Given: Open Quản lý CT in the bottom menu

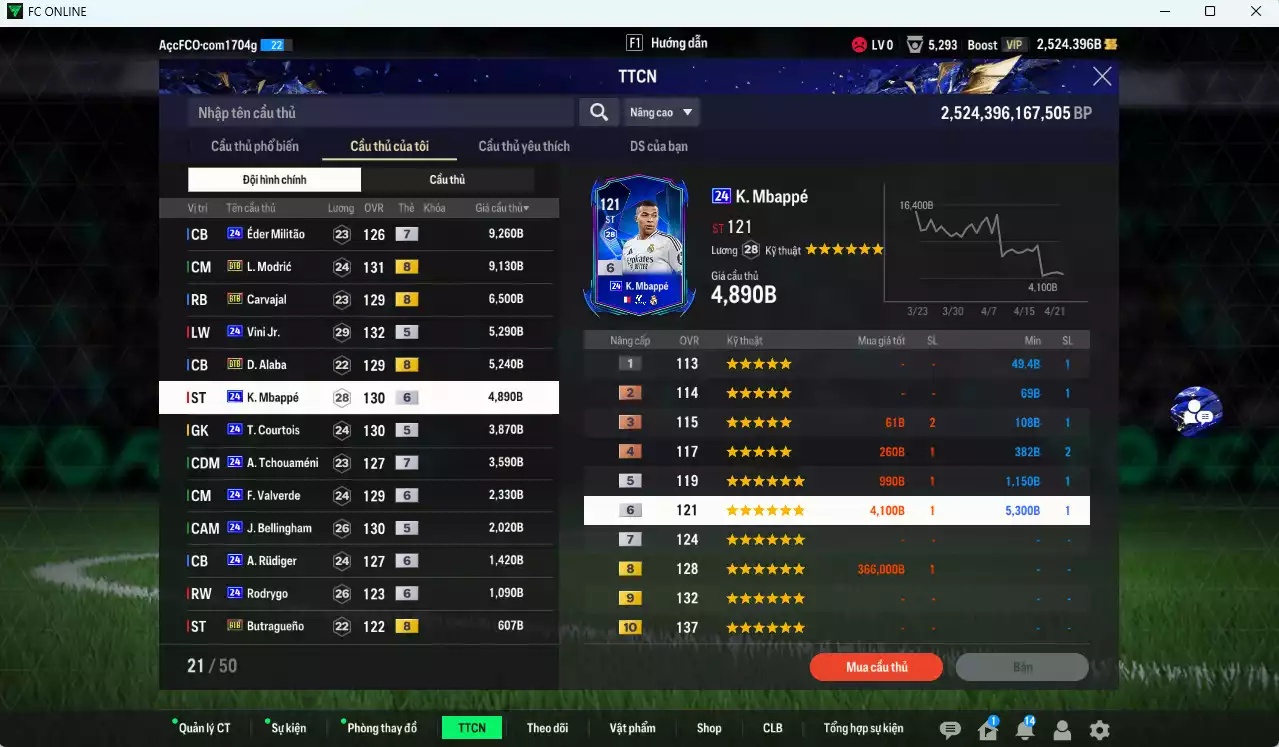Looking at the screenshot, I should [x=204, y=728].
